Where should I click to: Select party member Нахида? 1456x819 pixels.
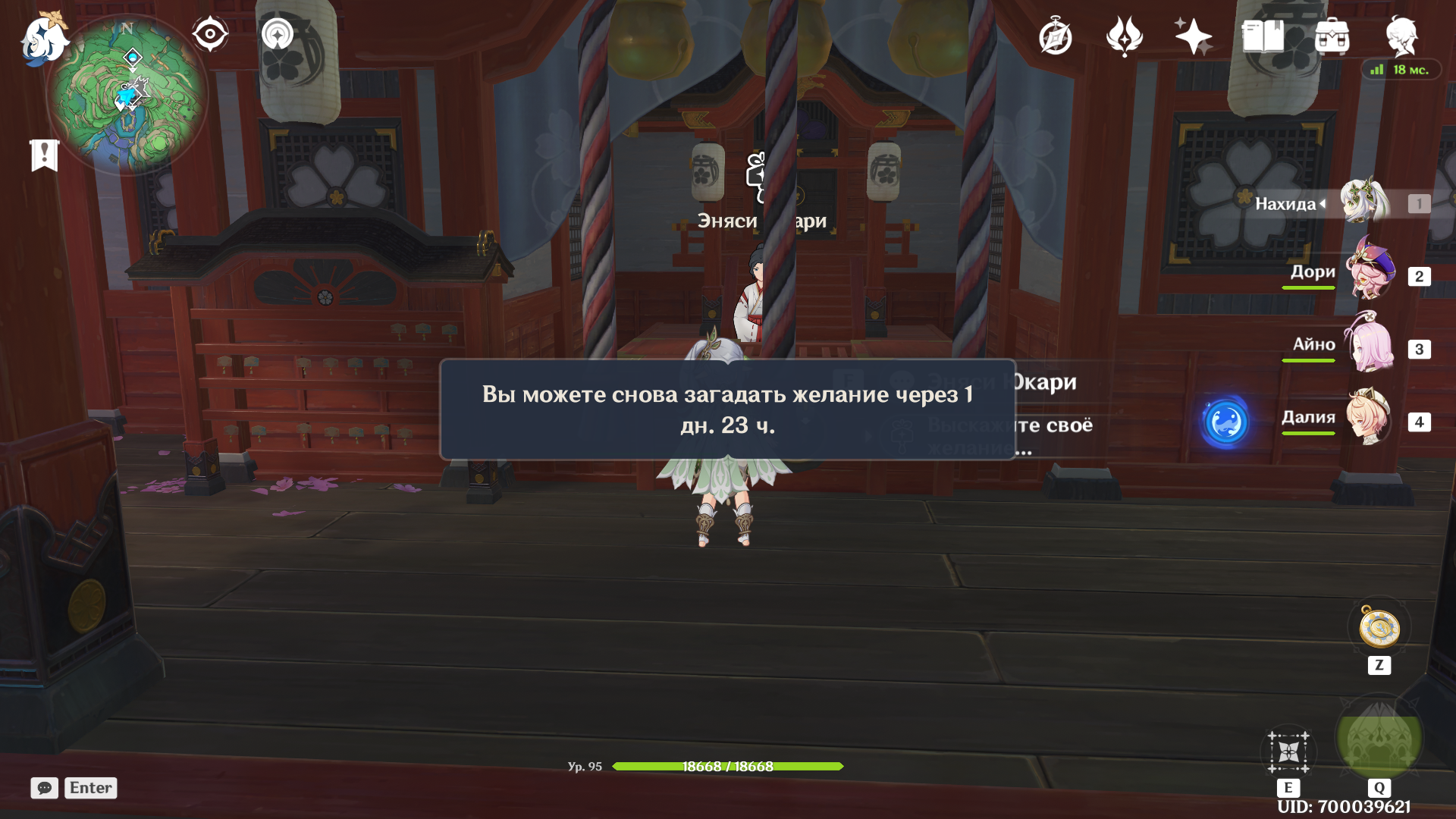coord(1363,202)
